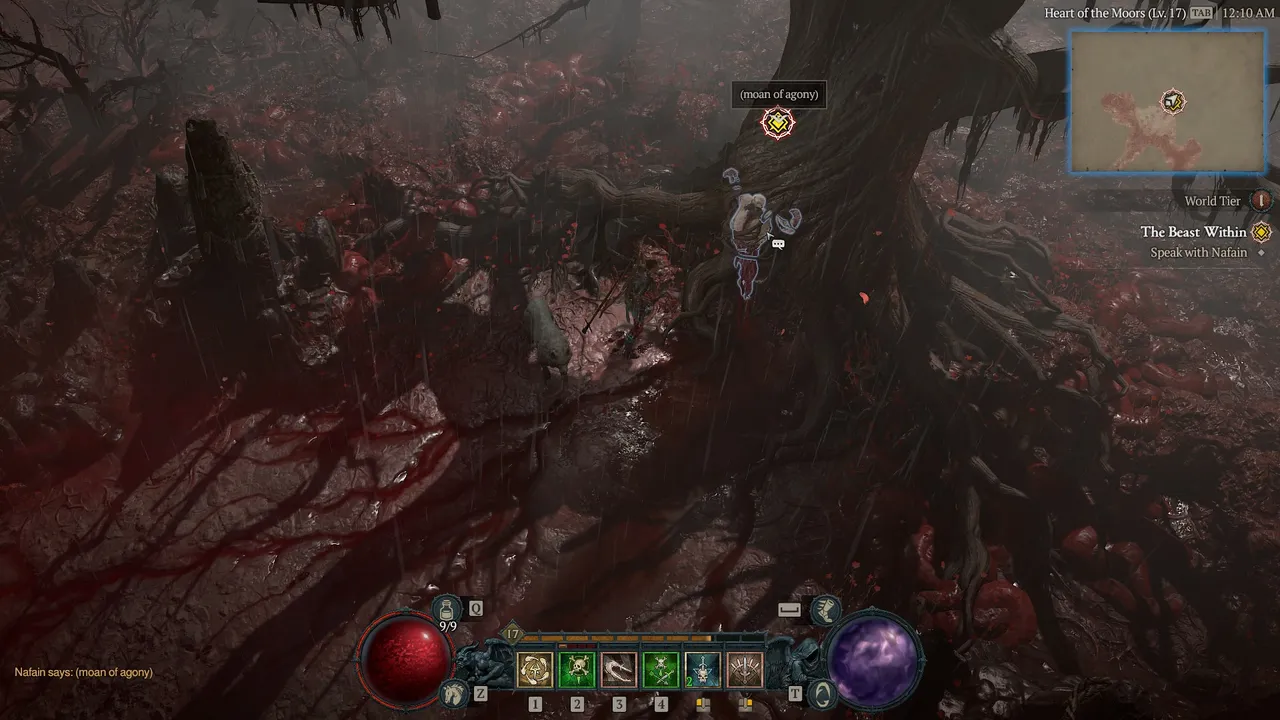Image resolution: width=1280 pixels, height=720 pixels.
Task: Summon the mount via horse icon
Action: pyautogui.click(x=455, y=692)
